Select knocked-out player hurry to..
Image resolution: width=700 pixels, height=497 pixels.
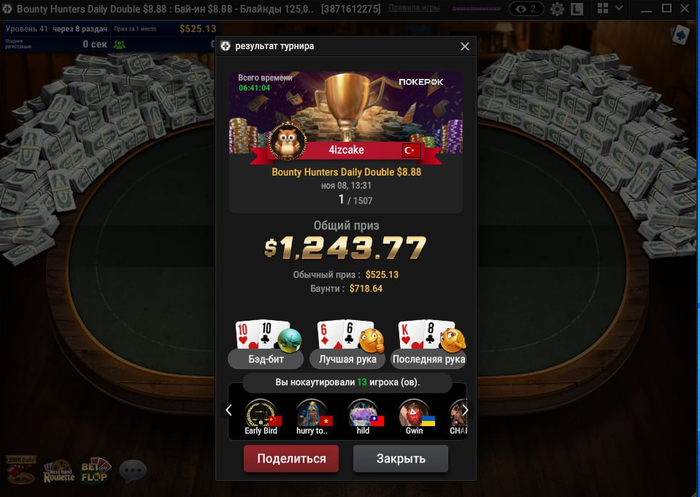coord(313,417)
